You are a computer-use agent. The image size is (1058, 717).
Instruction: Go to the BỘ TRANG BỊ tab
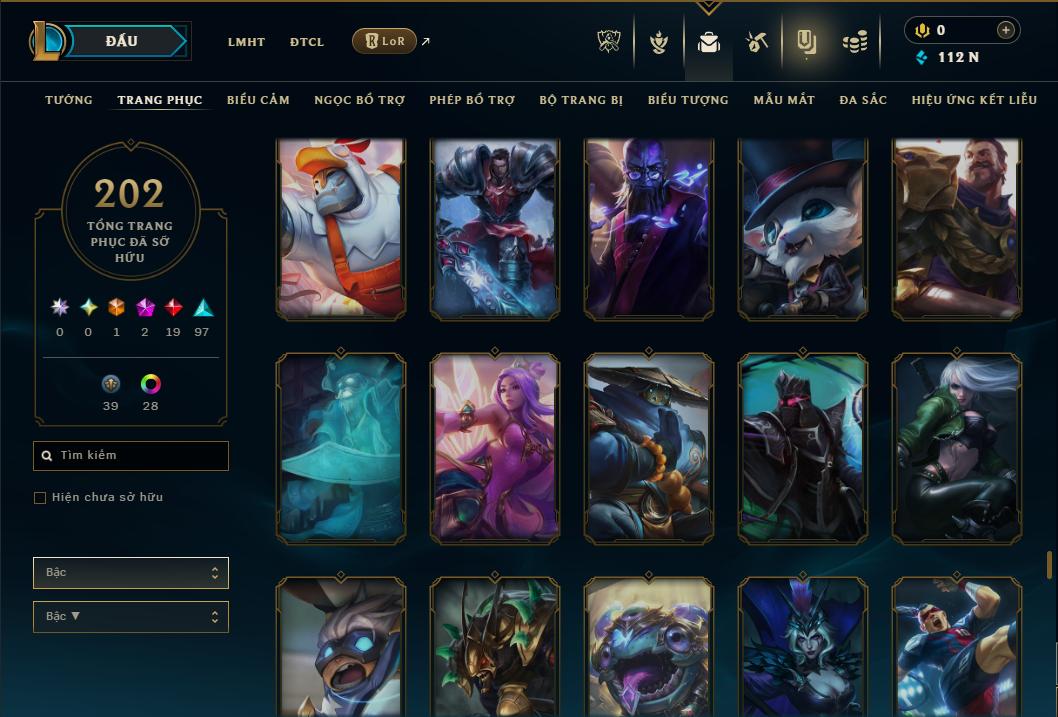point(581,100)
